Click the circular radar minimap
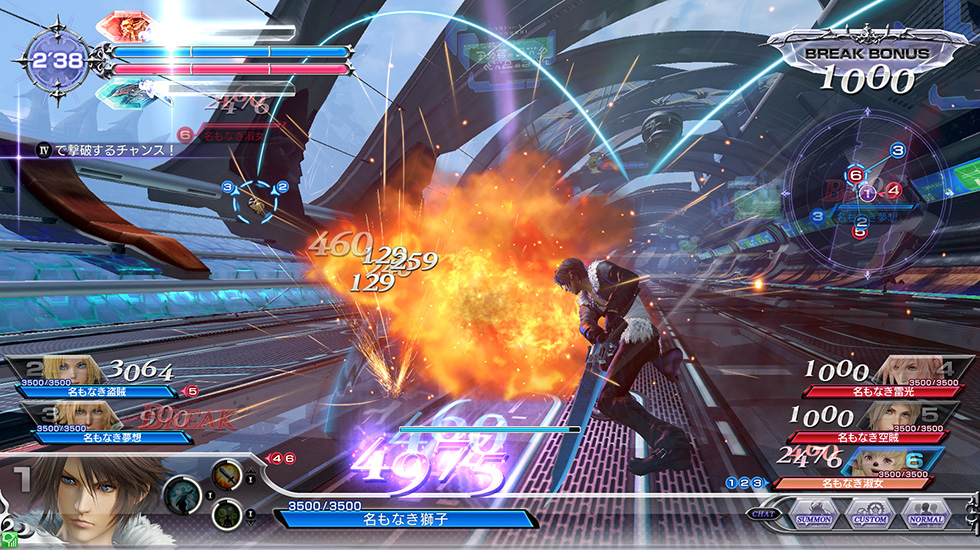The width and height of the screenshot is (980, 550). click(866, 191)
